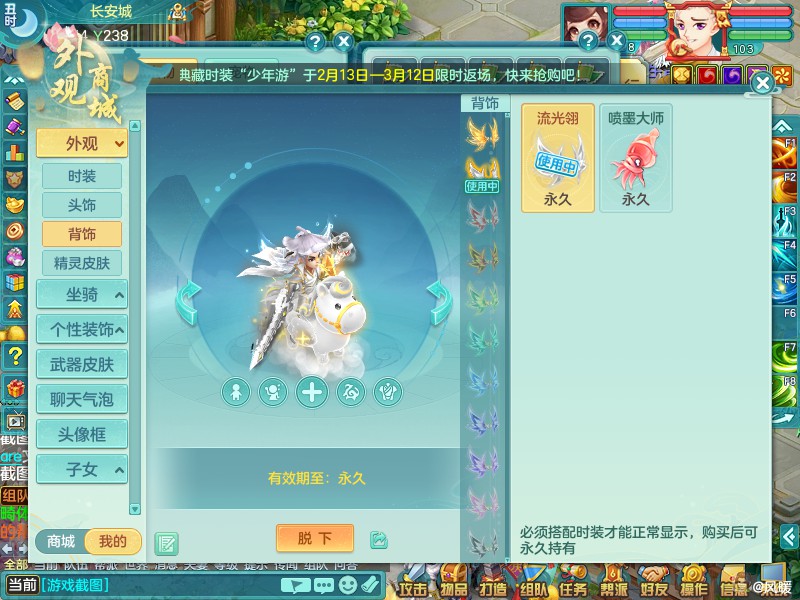Click the share icon beside 脱下
Image resolution: width=800 pixels, height=600 pixels.
[x=378, y=540]
